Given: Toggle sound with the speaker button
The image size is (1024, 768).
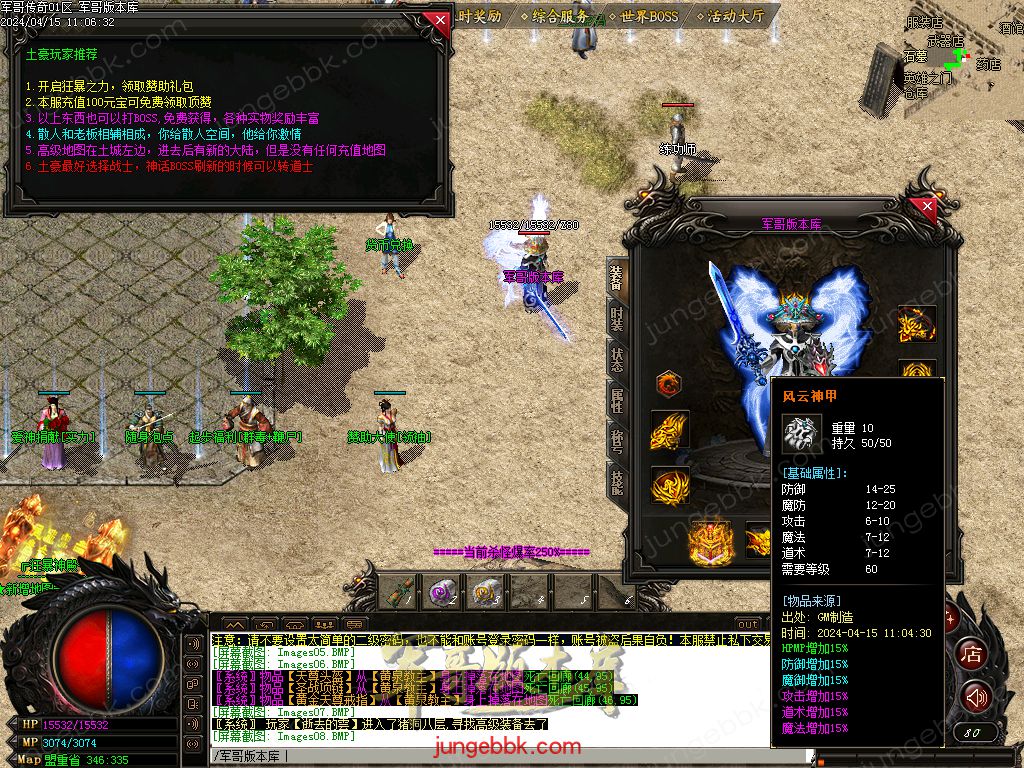Looking at the screenshot, I should coord(975,696).
